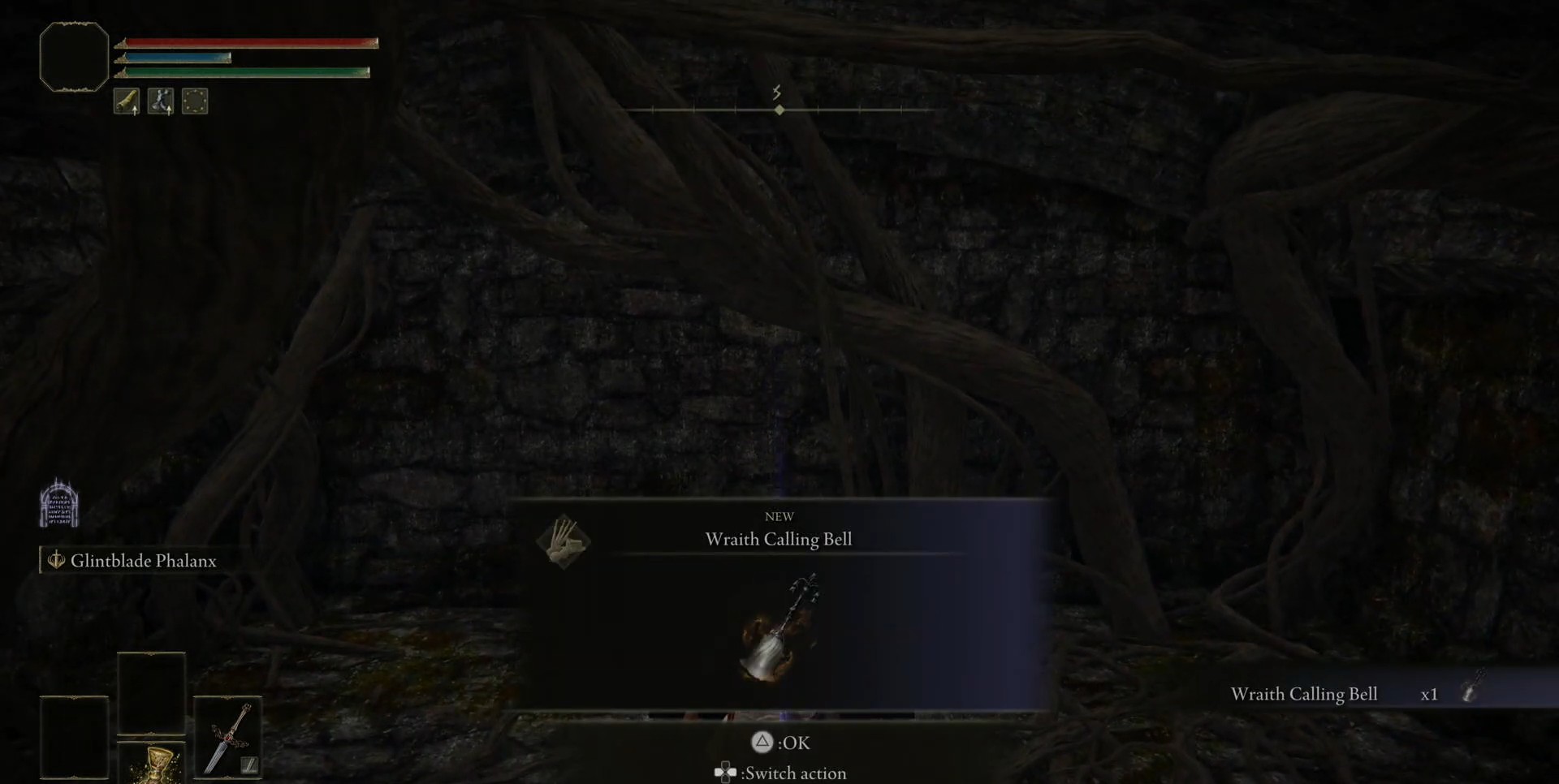This screenshot has width=1559, height=784.
Task: Click the red health bar
Action: coord(244,41)
